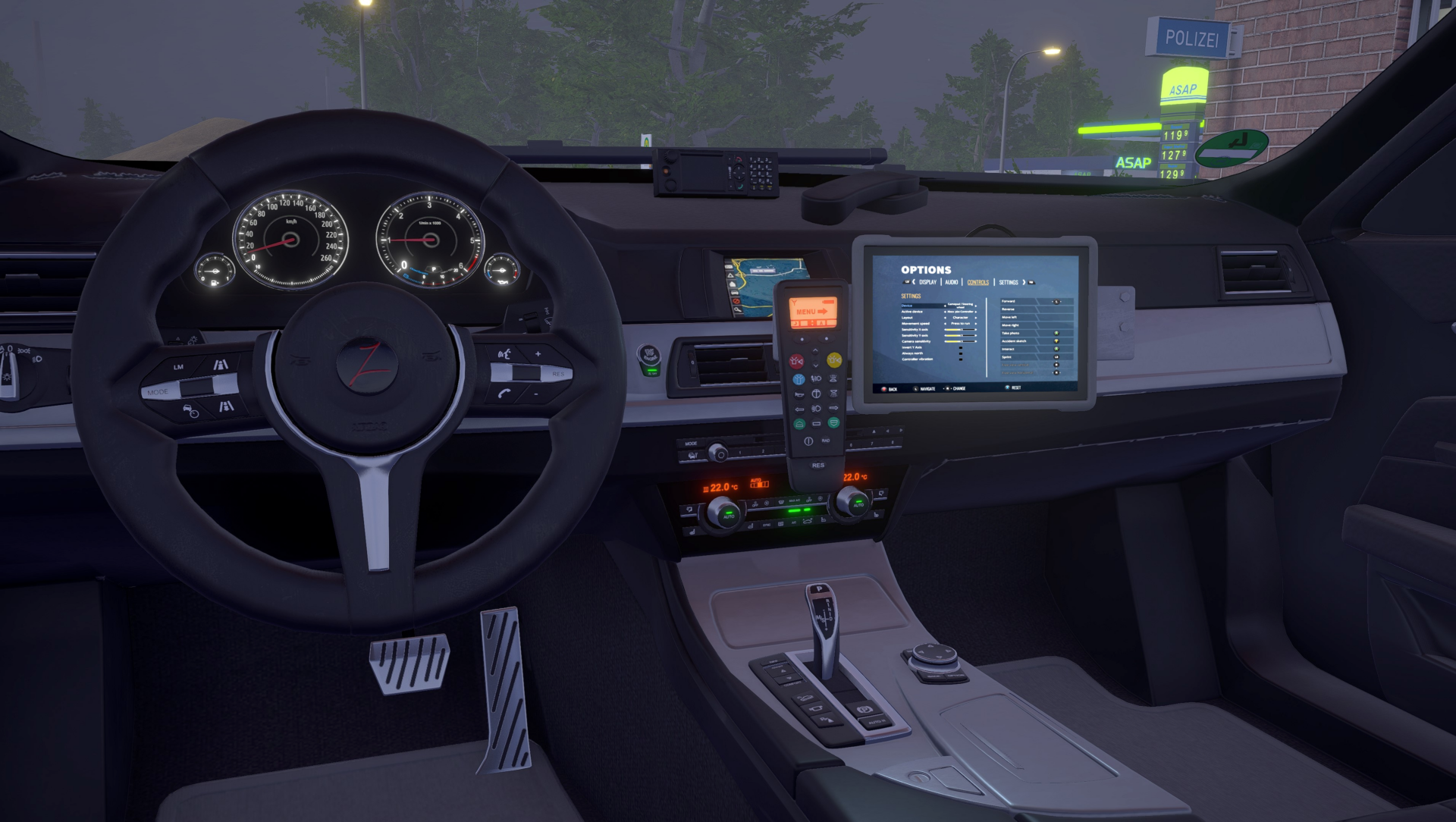This screenshot has width=1456, height=822.
Task: Toggle the Always north setting
Action: pos(961,353)
